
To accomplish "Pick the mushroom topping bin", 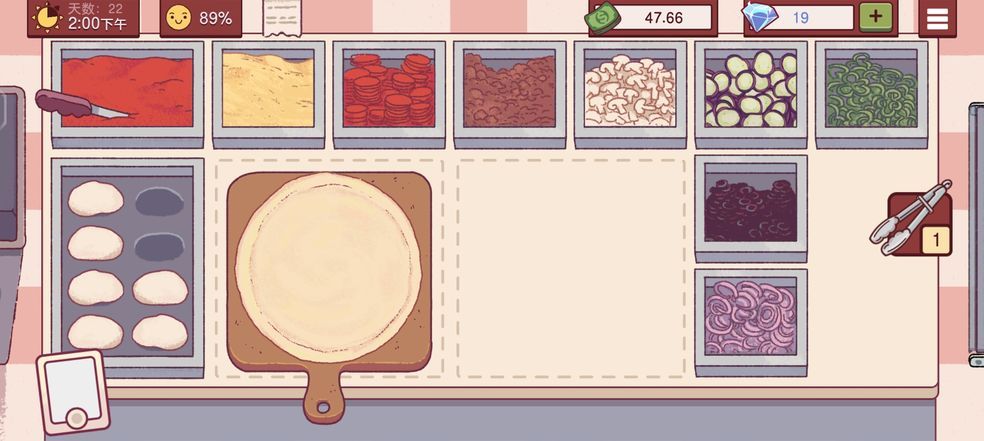I will tap(630, 90).
